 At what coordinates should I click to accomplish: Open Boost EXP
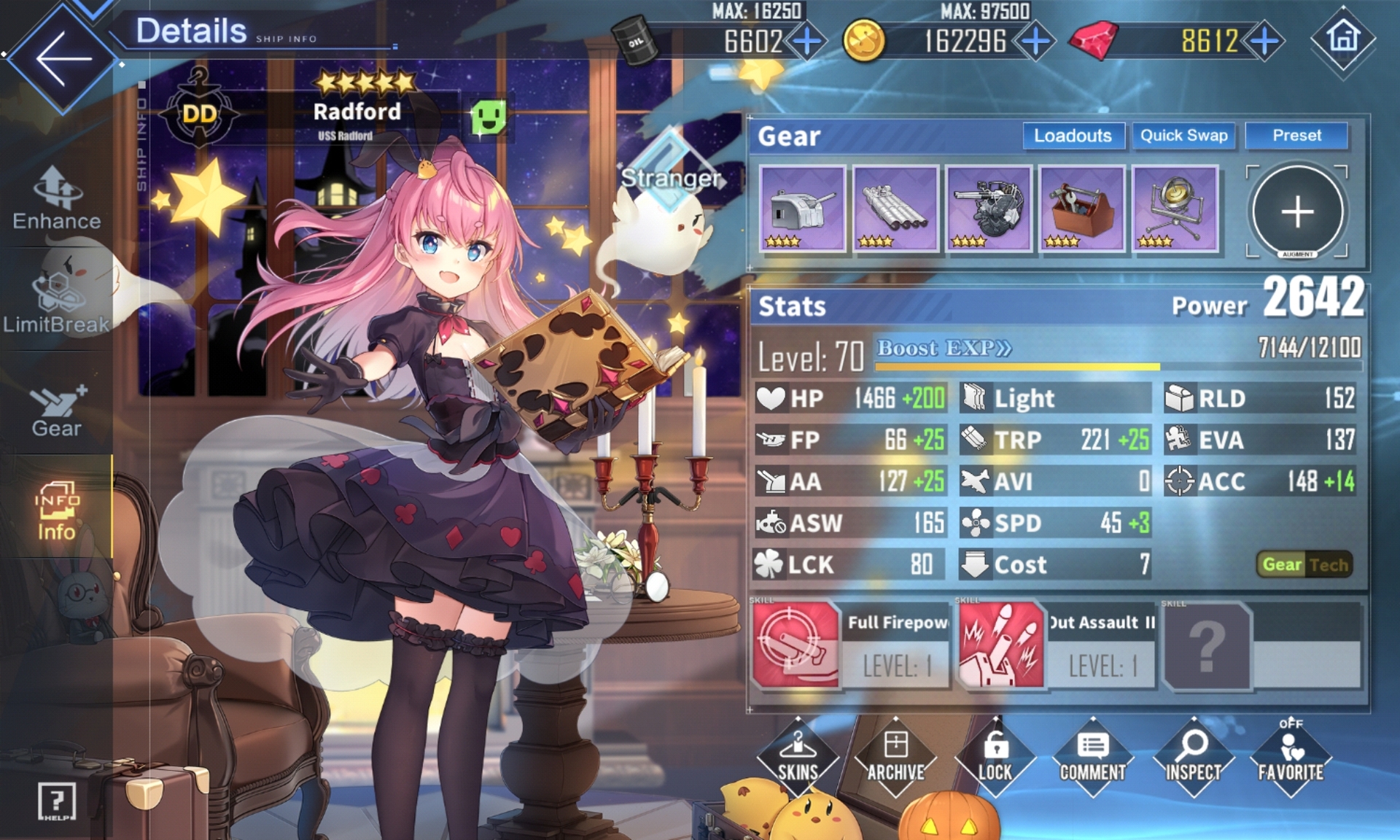click(x=944, y=349)
